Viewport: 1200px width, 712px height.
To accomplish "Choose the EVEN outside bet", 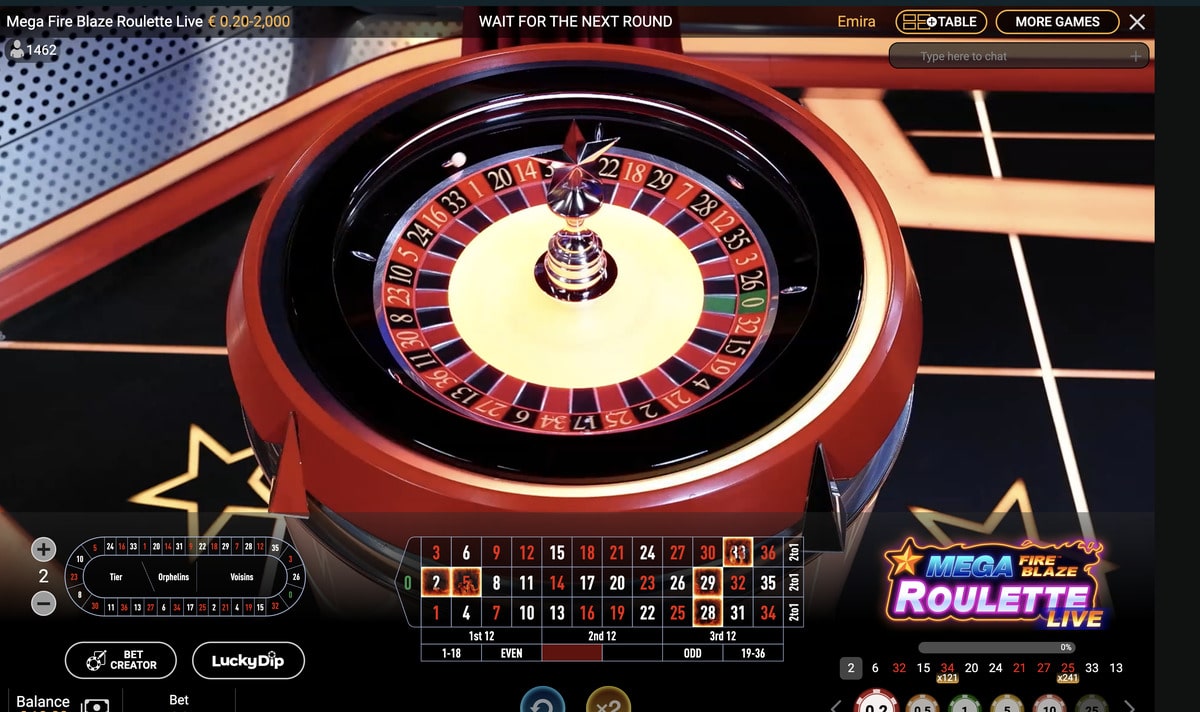I will [x=511, y=653].
